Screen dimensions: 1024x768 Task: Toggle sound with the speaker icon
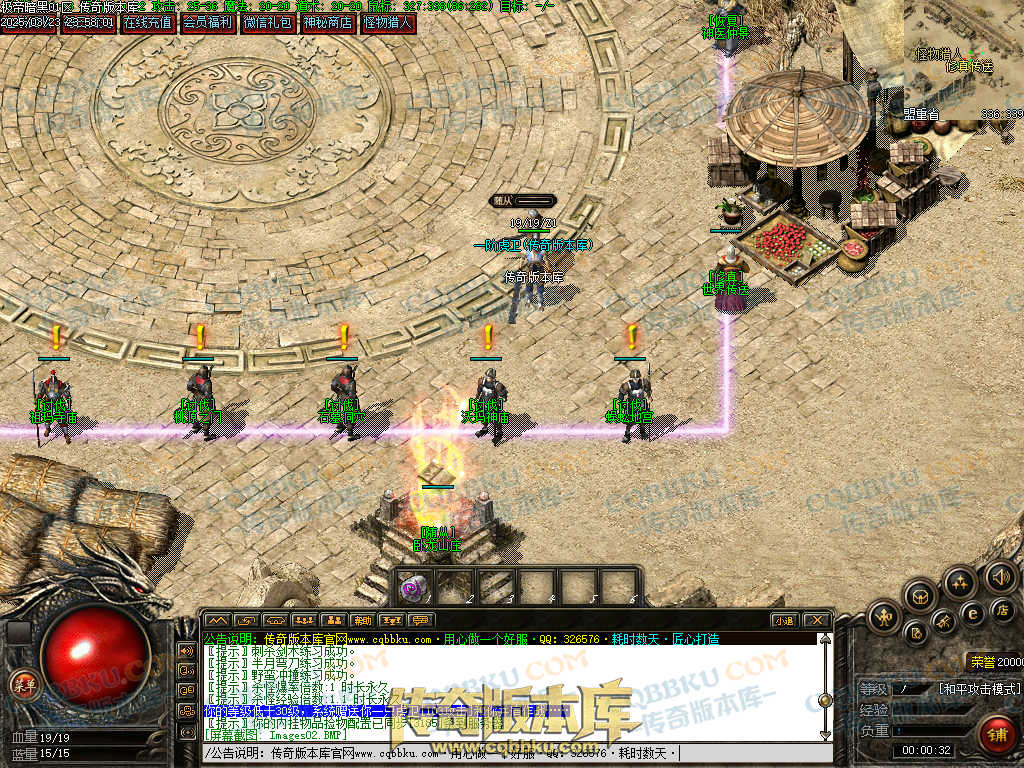pyautogui.click(x=1000, y=576)
